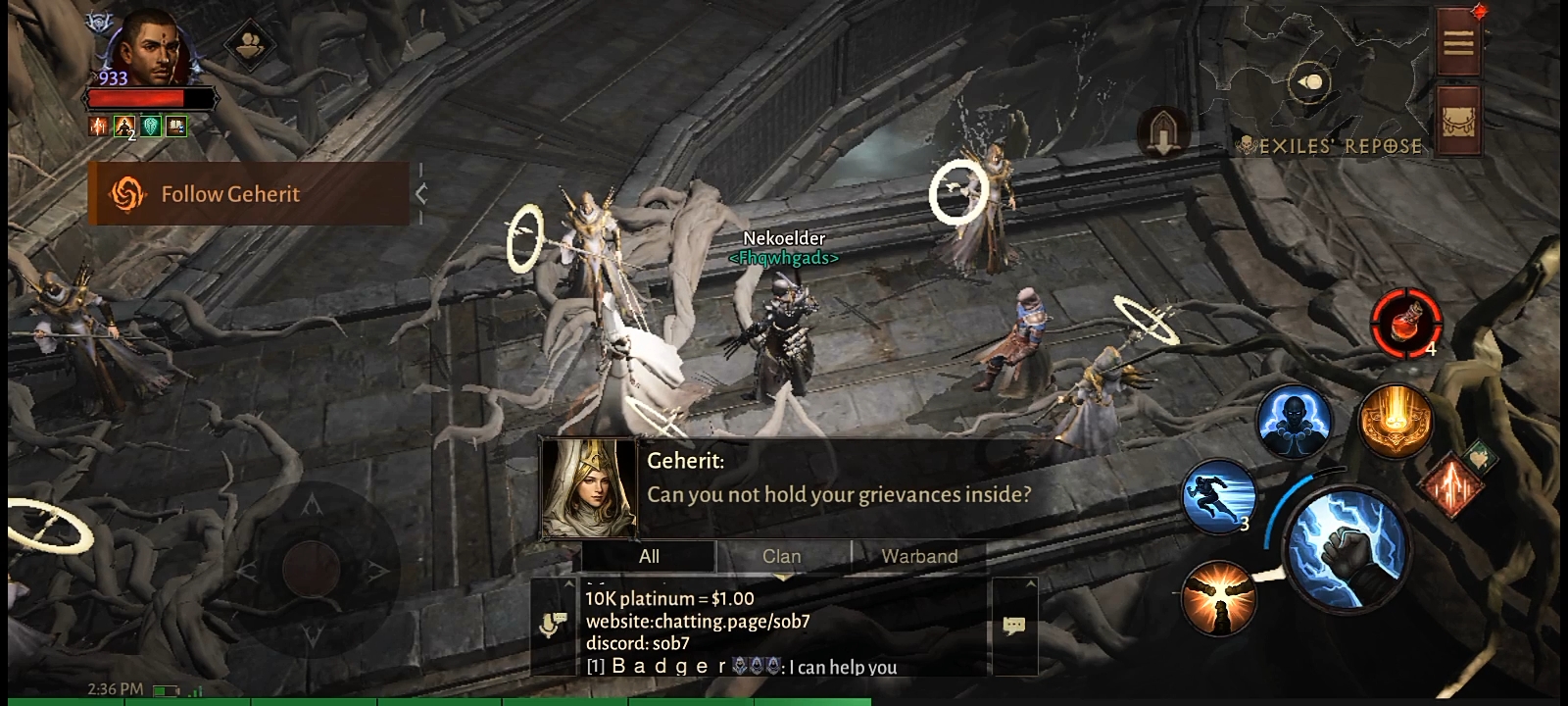Screen dimensions: 1568x706
Task: Activate the orange explosion burst skill
Action: tap(1218, 597)
